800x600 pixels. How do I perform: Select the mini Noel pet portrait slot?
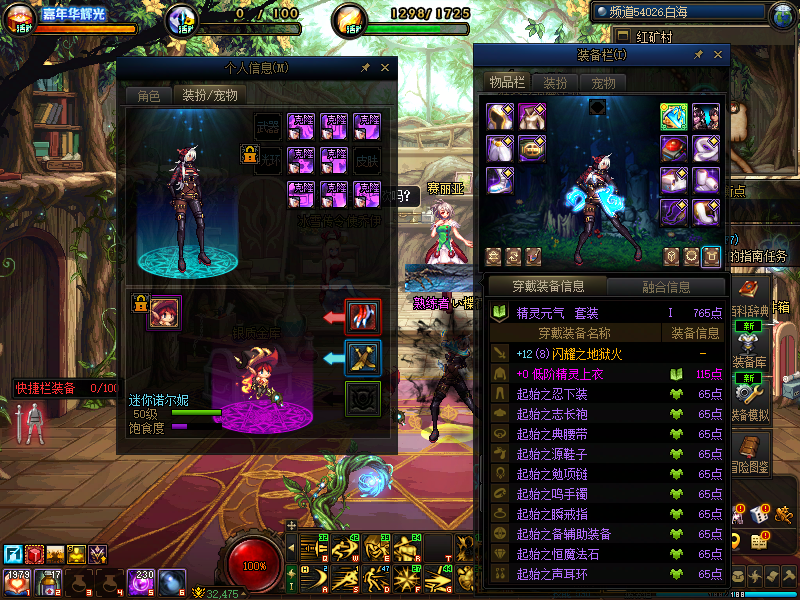pos(164,313)
